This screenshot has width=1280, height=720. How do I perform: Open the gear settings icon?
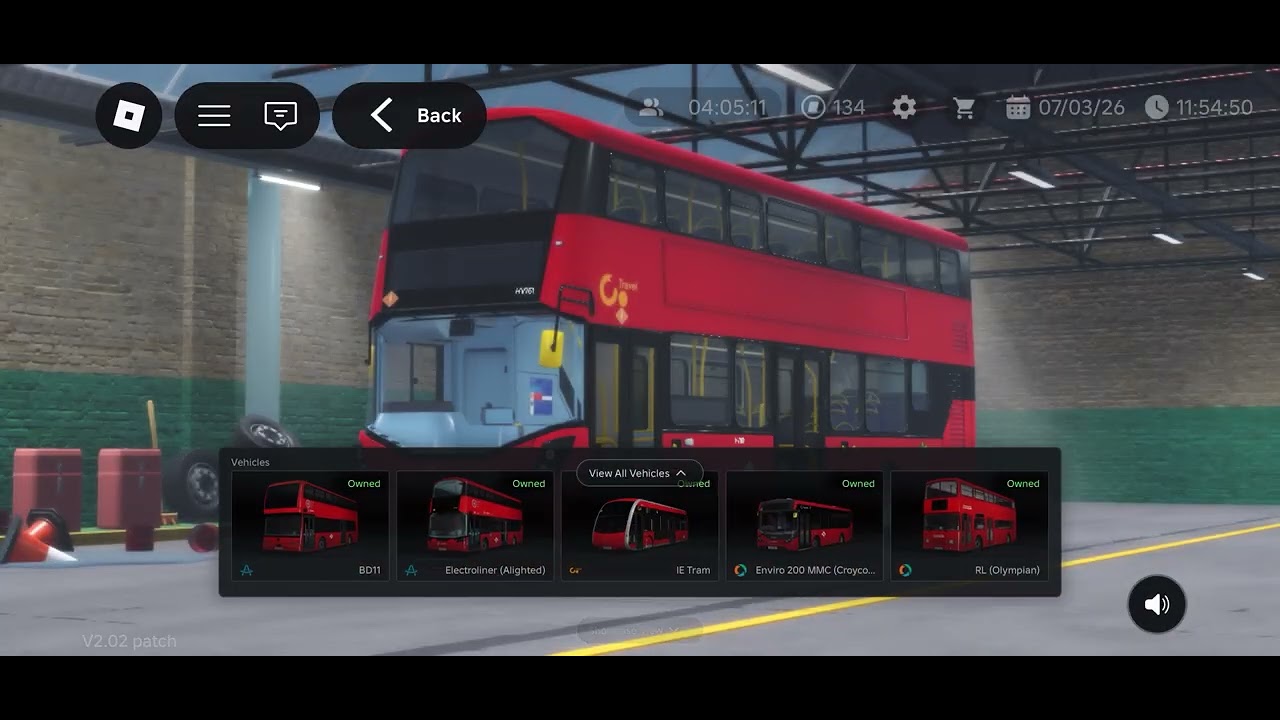point(904,108)
